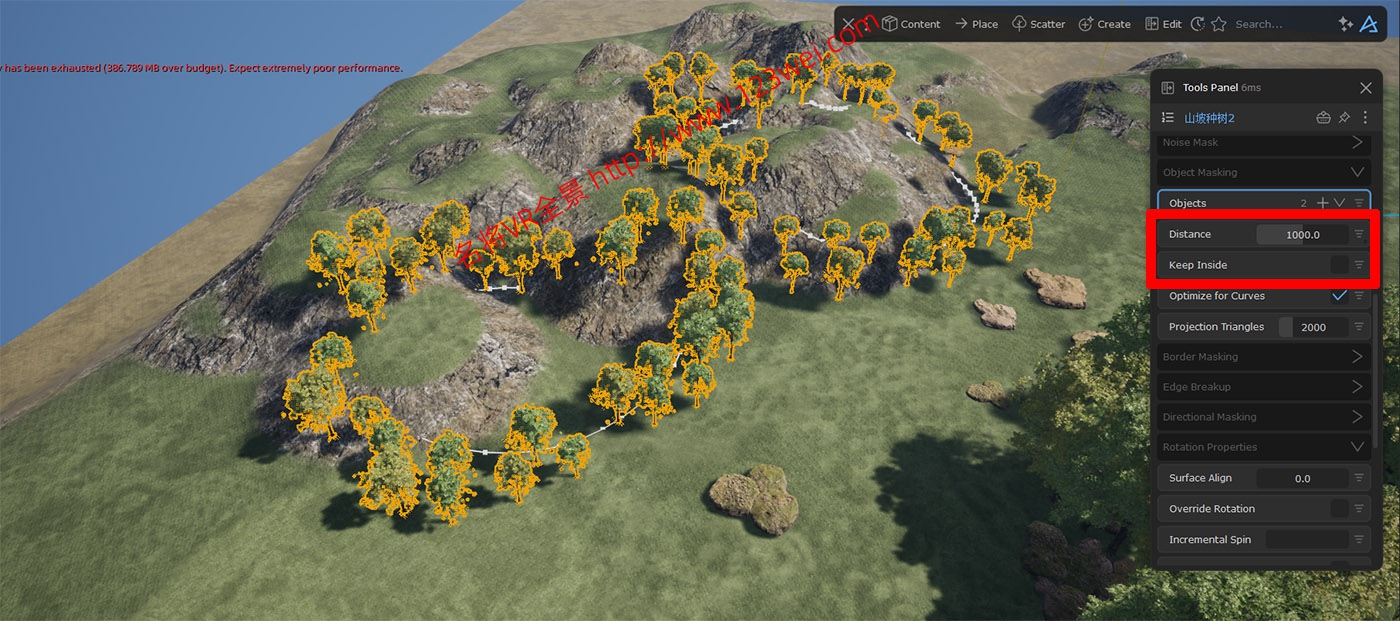Open the Tools Panel three-dot options menu
1400x621 pixels.
tap(1366, 118)
